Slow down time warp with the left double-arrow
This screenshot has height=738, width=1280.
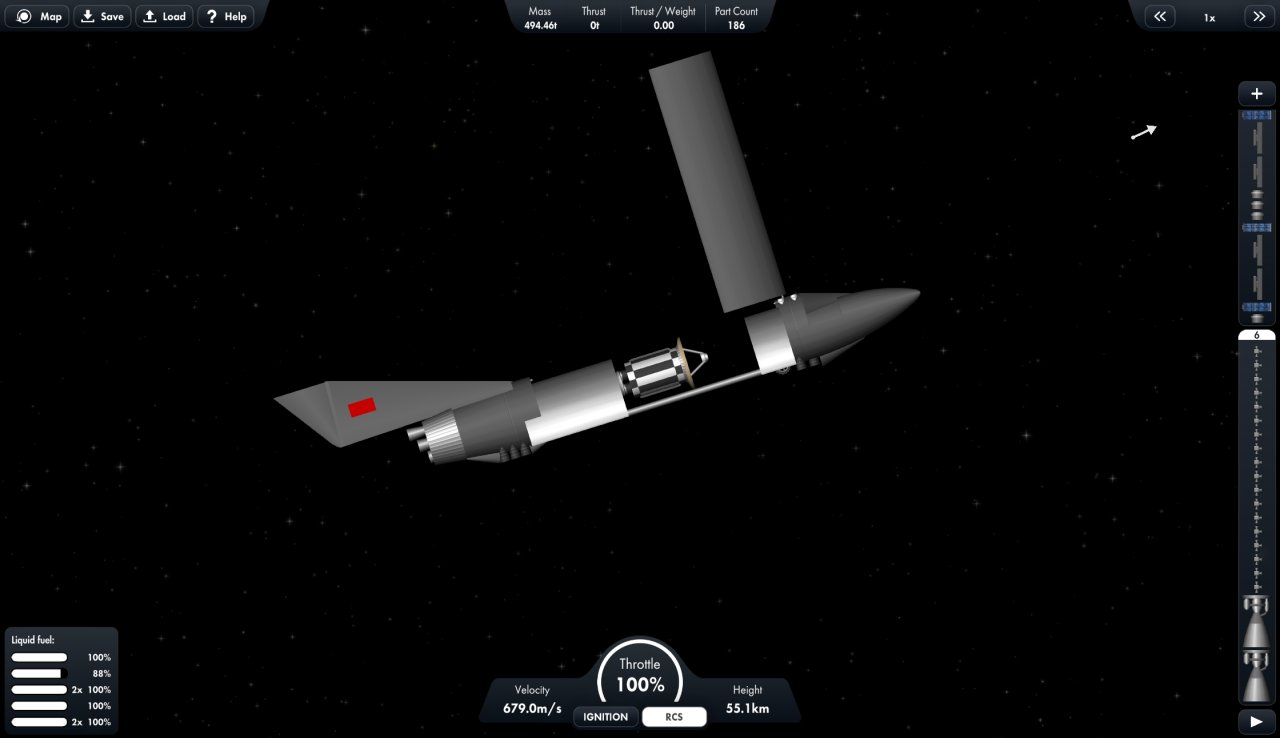coord(1159,16)
